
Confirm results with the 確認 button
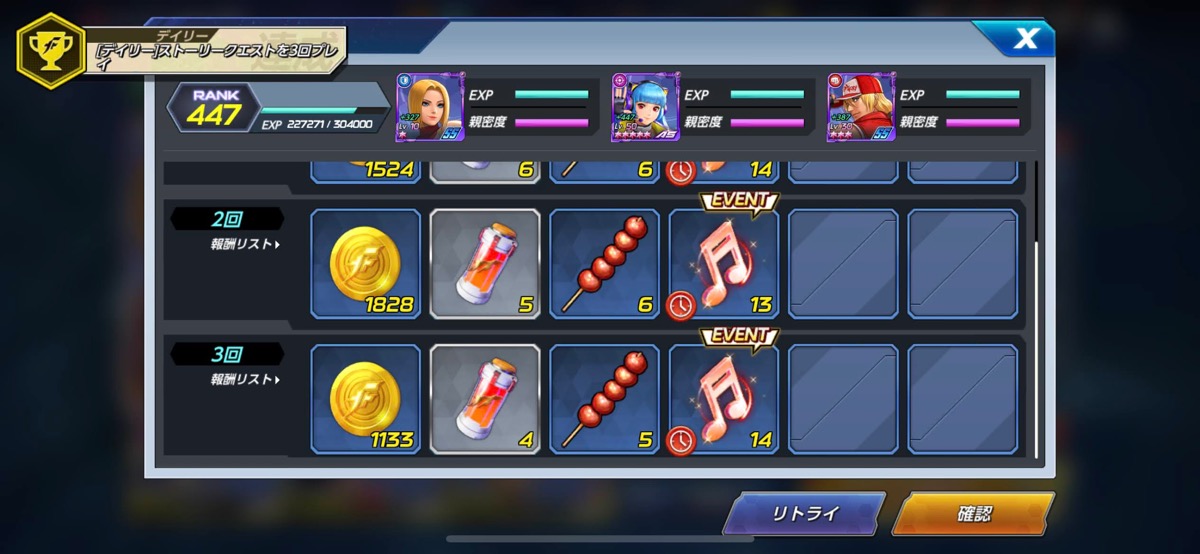click(x=973, y=515)
